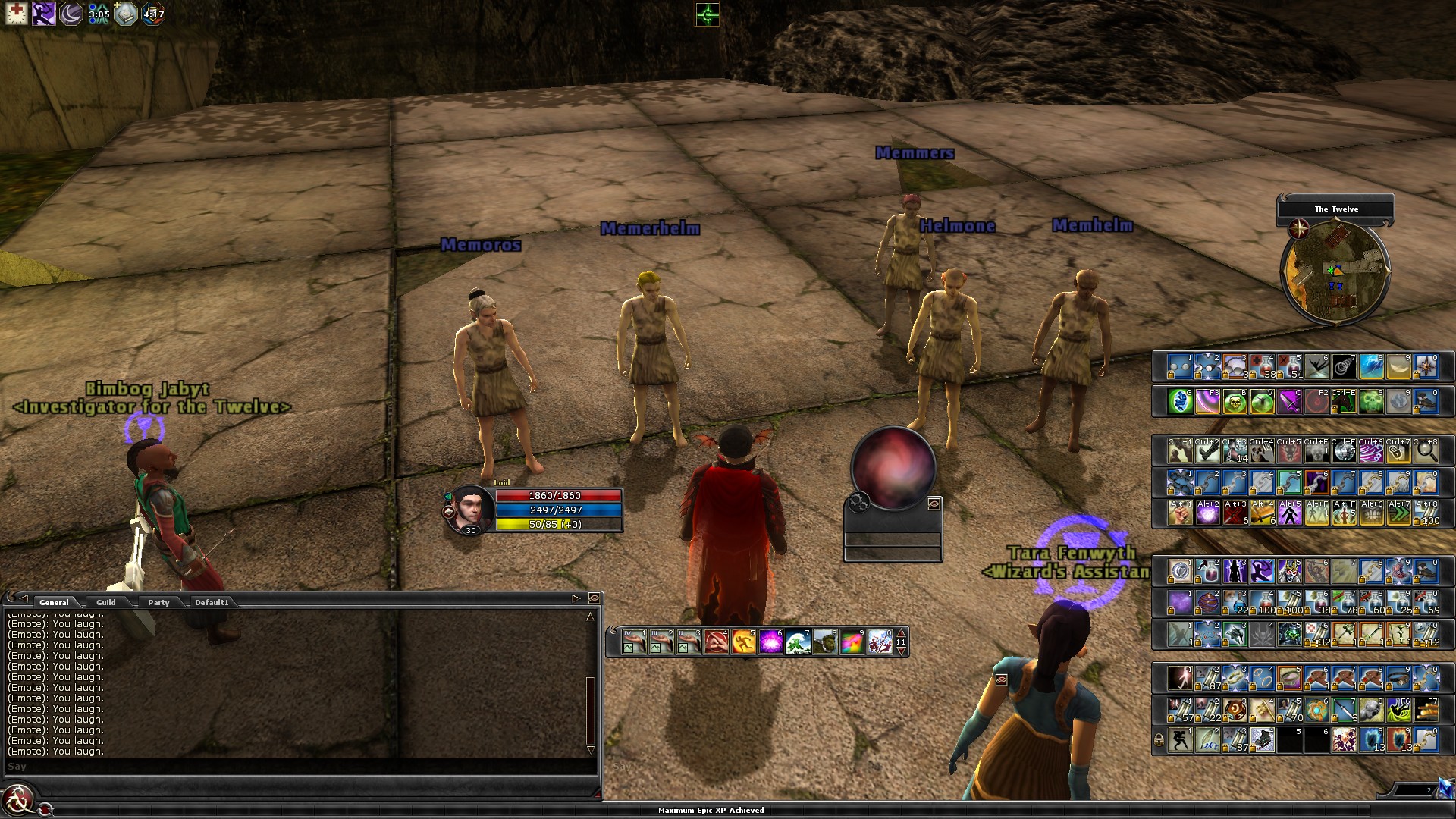Screen dimensions: 1456x819
Task: Open the spellbook icon near the top-left timers
Action: pos(126,13)
